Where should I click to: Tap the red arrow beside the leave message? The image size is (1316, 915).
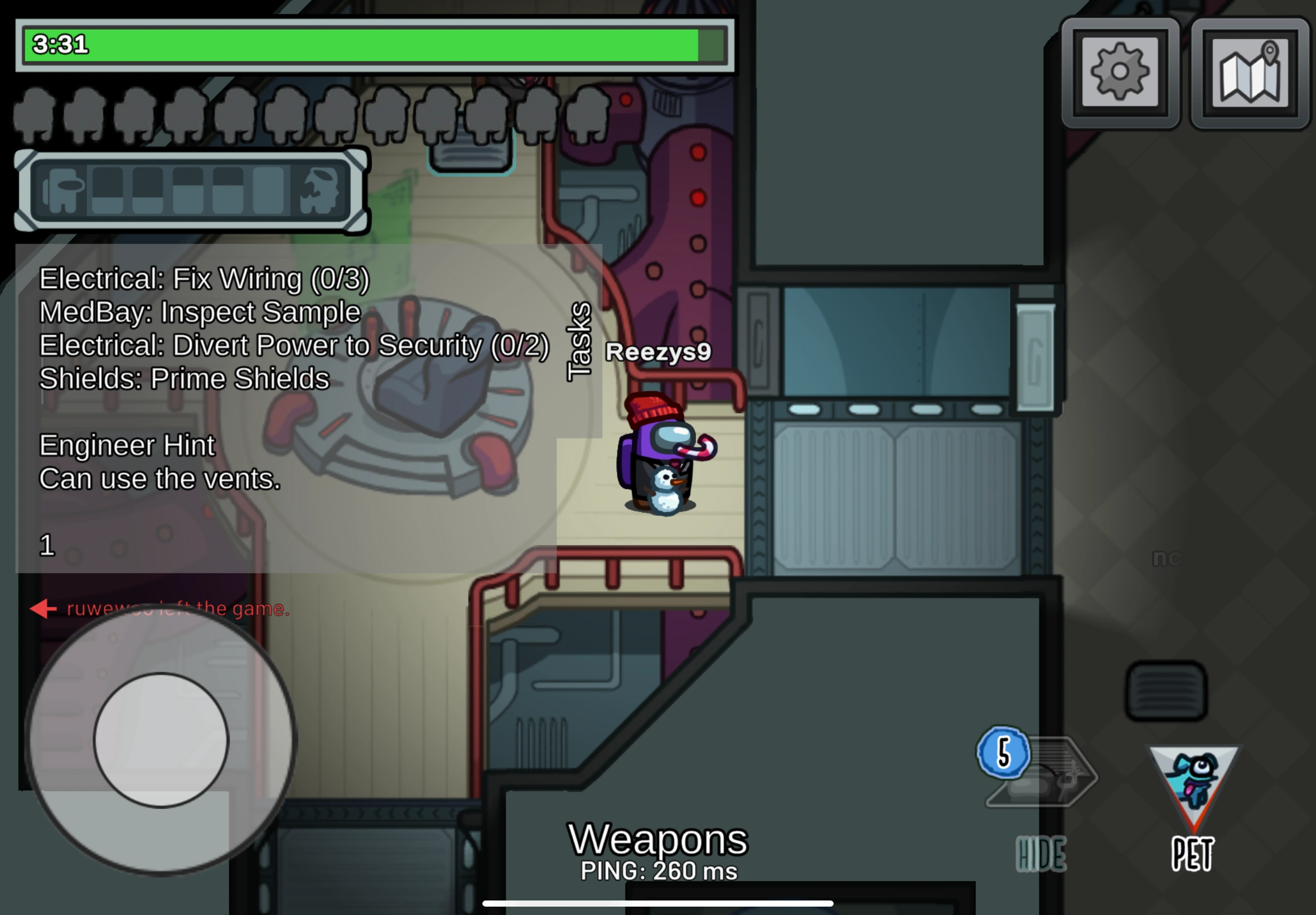43,609
